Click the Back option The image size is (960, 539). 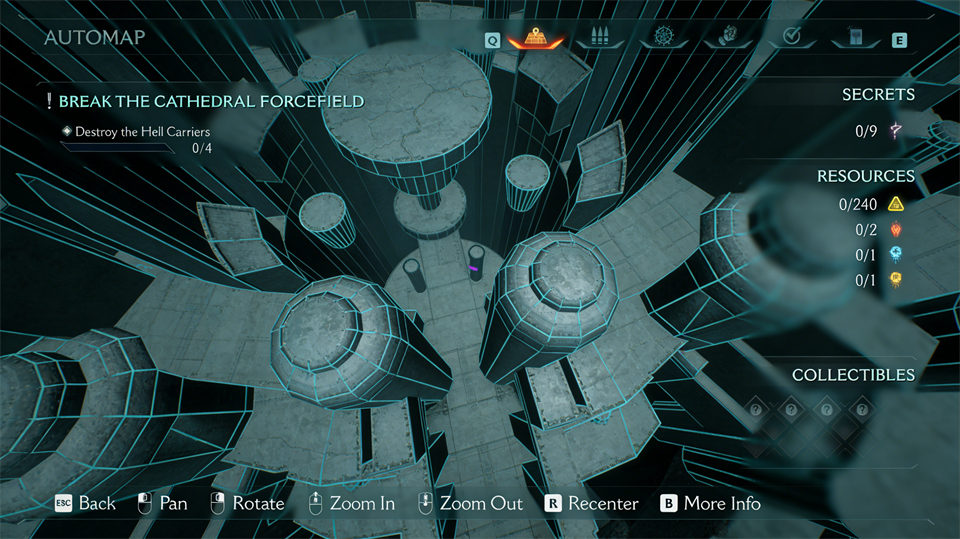click(x=86, y=503)
